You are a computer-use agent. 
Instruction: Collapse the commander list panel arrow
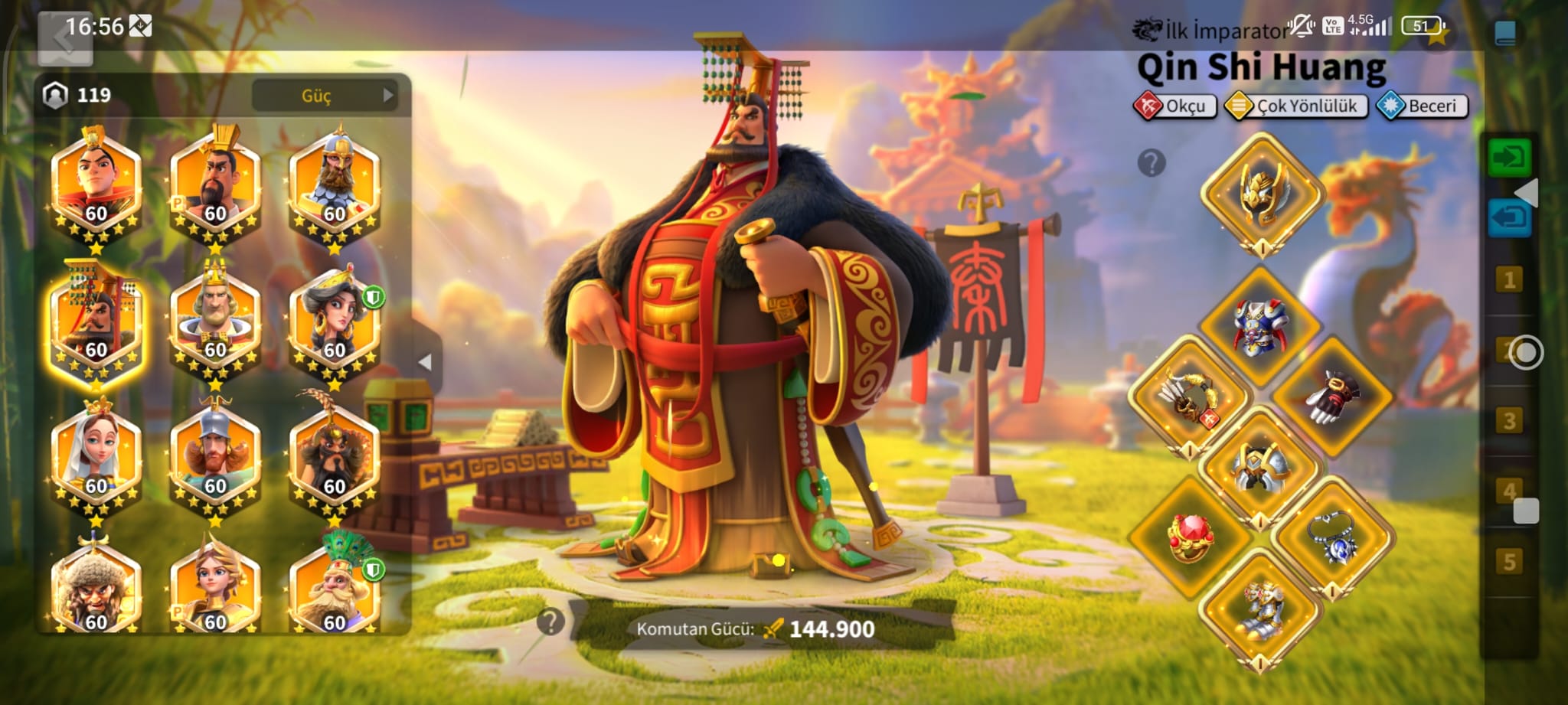point(426,362)
